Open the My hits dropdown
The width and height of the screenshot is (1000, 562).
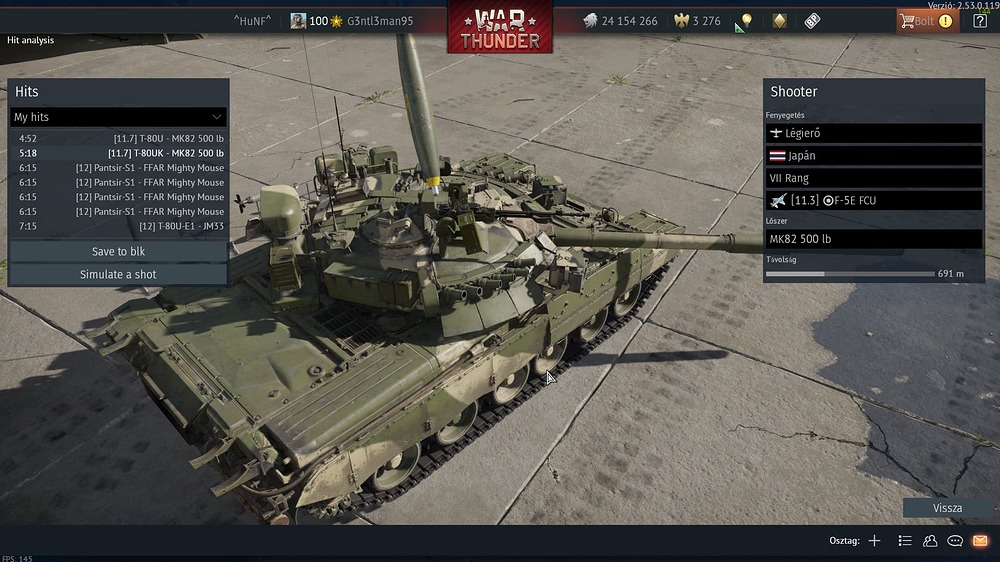(118, 117)
